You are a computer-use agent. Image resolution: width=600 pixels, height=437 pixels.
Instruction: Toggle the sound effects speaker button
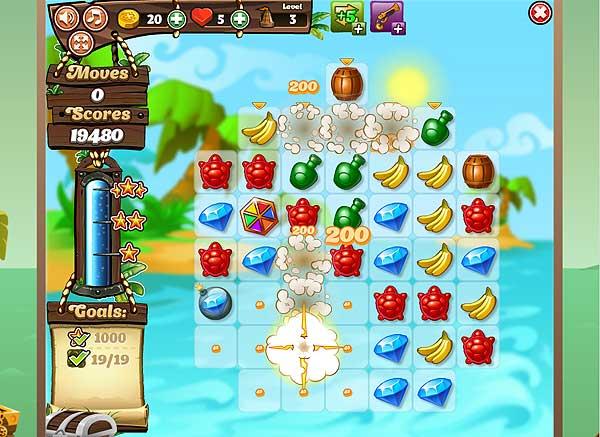pyautogui.click(x=66, y=17)
